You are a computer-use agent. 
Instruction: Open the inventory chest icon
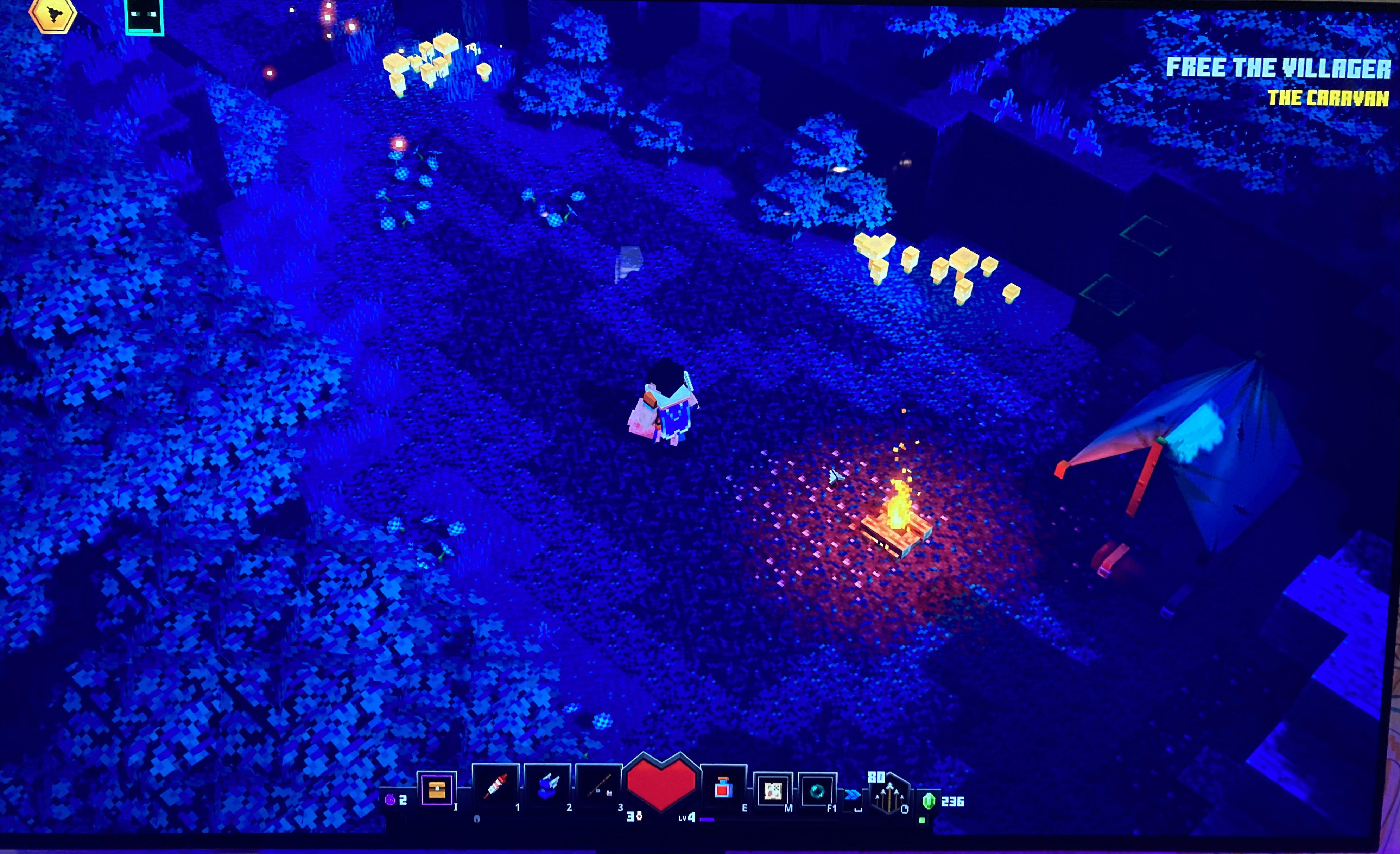coord(436,789)
